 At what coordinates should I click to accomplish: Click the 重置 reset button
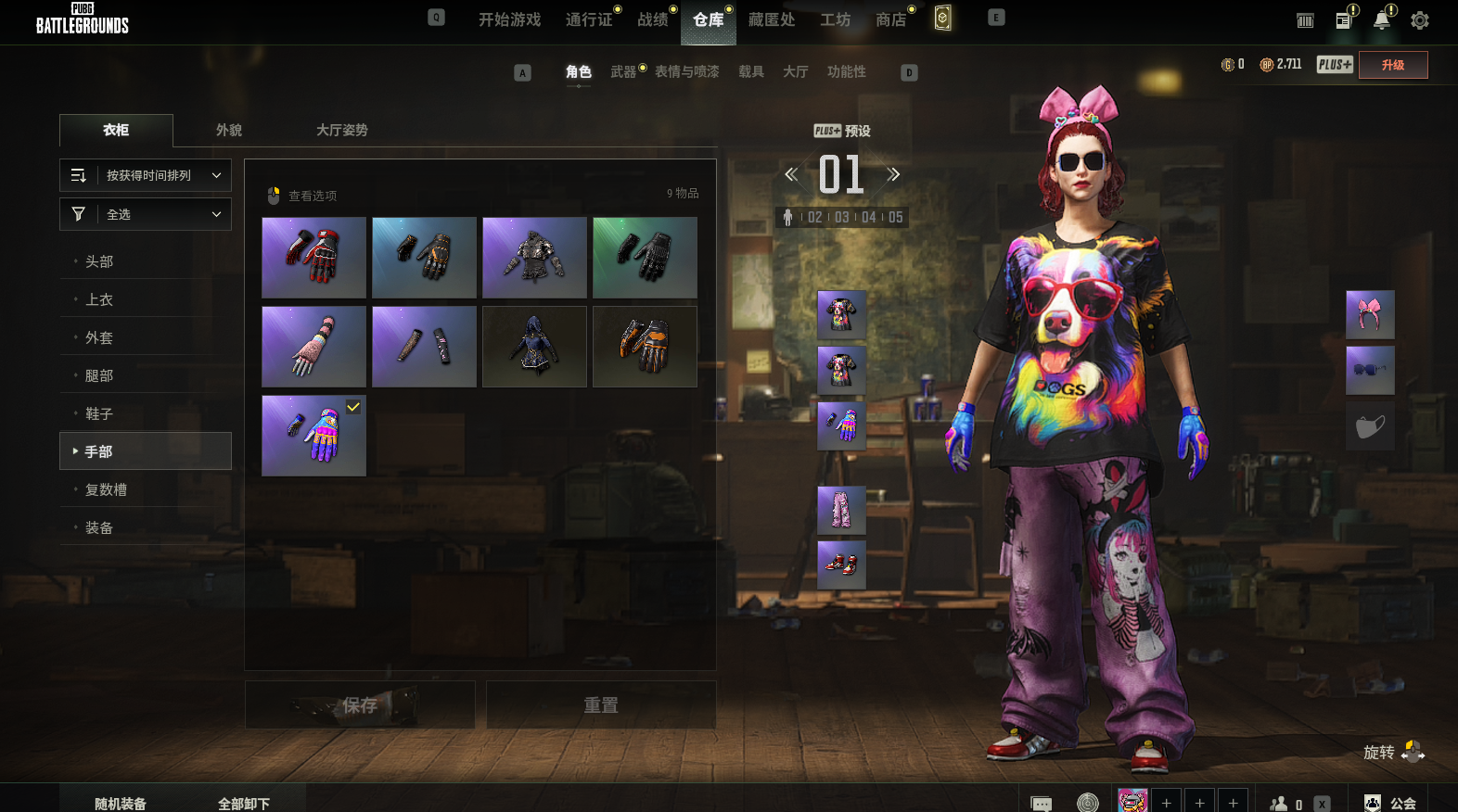[601, 705]
